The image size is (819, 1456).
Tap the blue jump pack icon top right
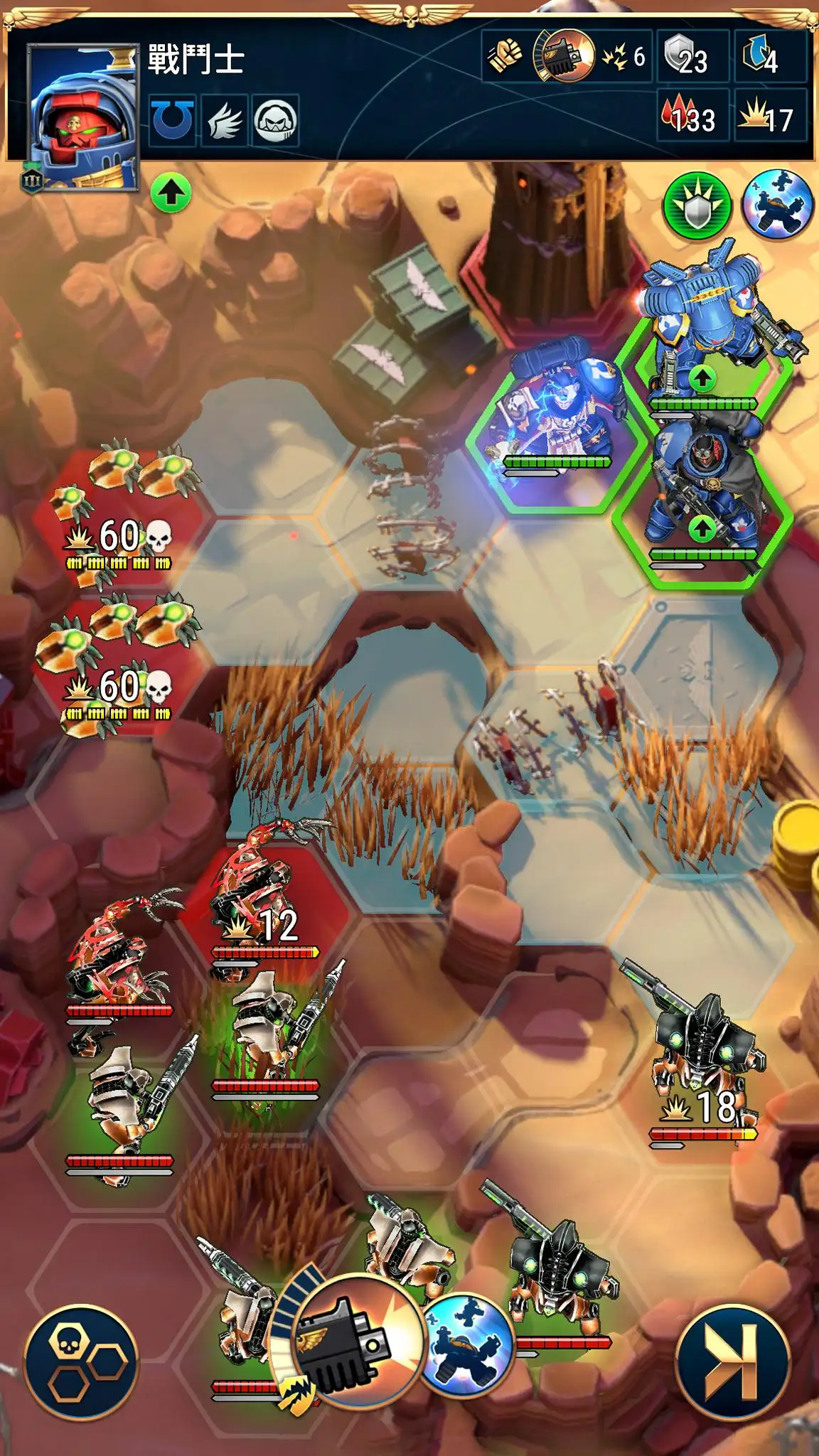[x=777, y=204]
